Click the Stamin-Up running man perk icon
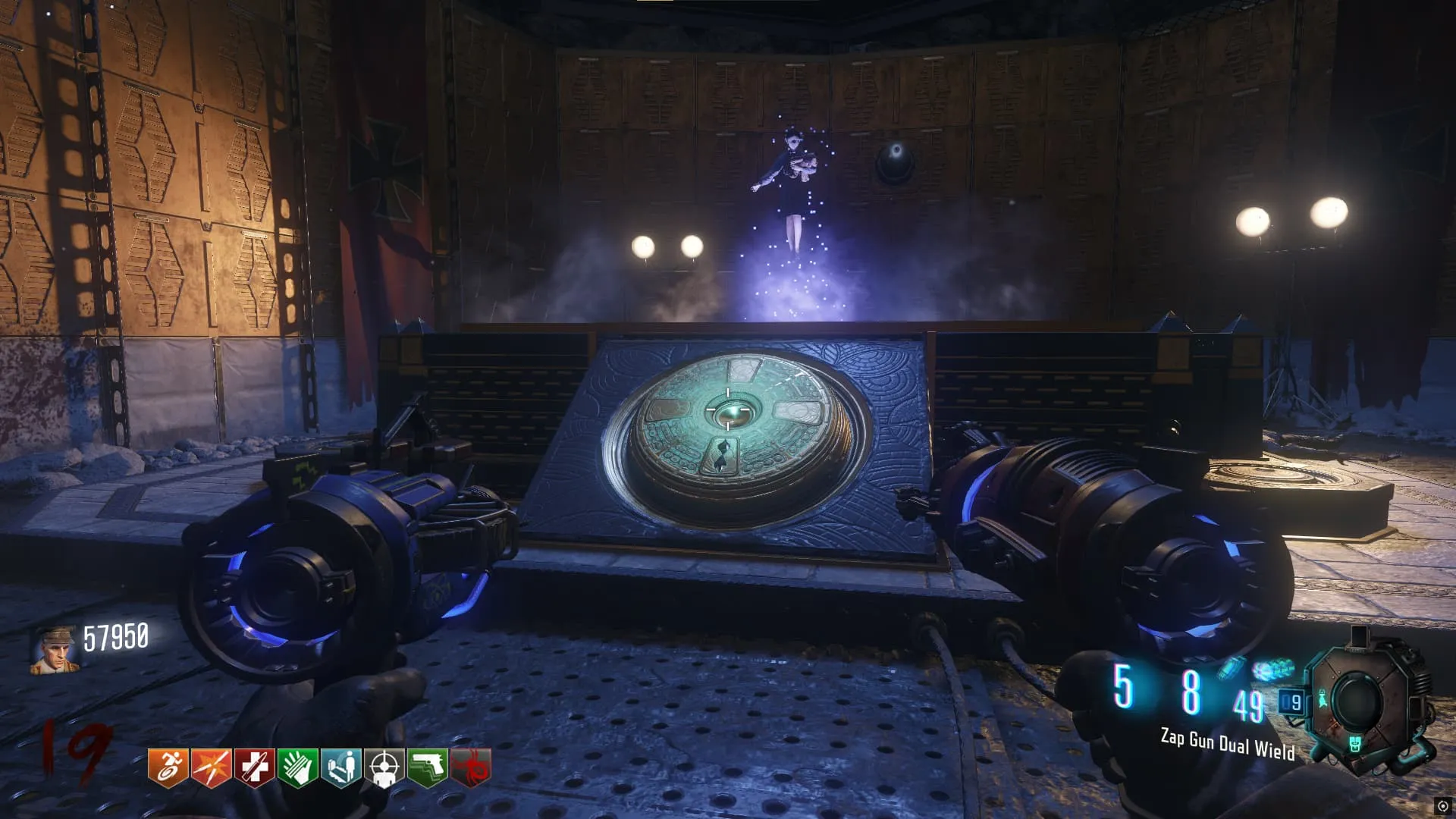This screenshot has height=819, width=1456. pos(168,767)
